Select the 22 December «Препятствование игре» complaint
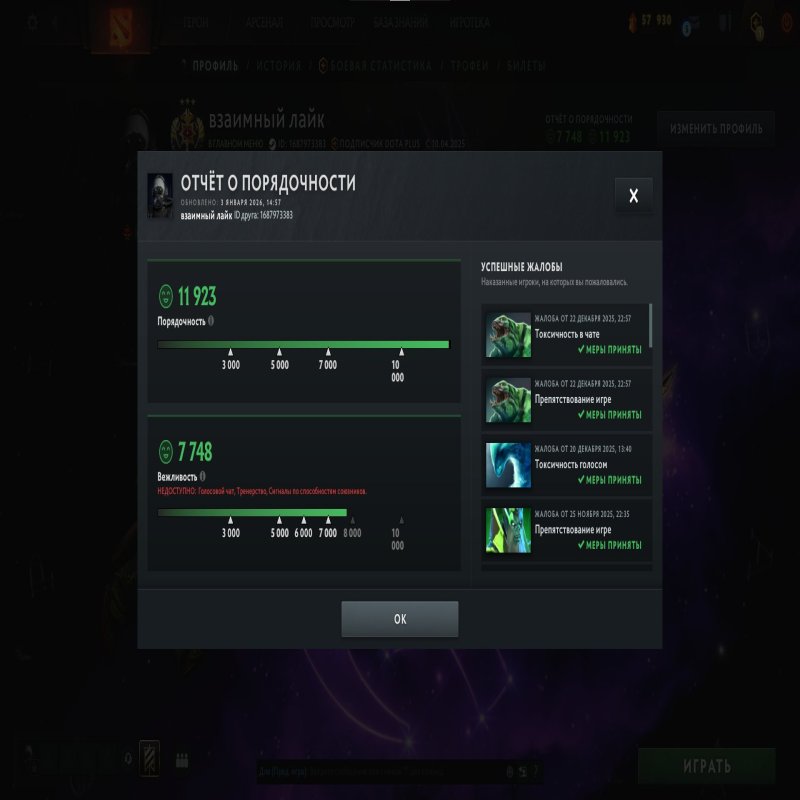The image size is (800, 800). [566, 400]
